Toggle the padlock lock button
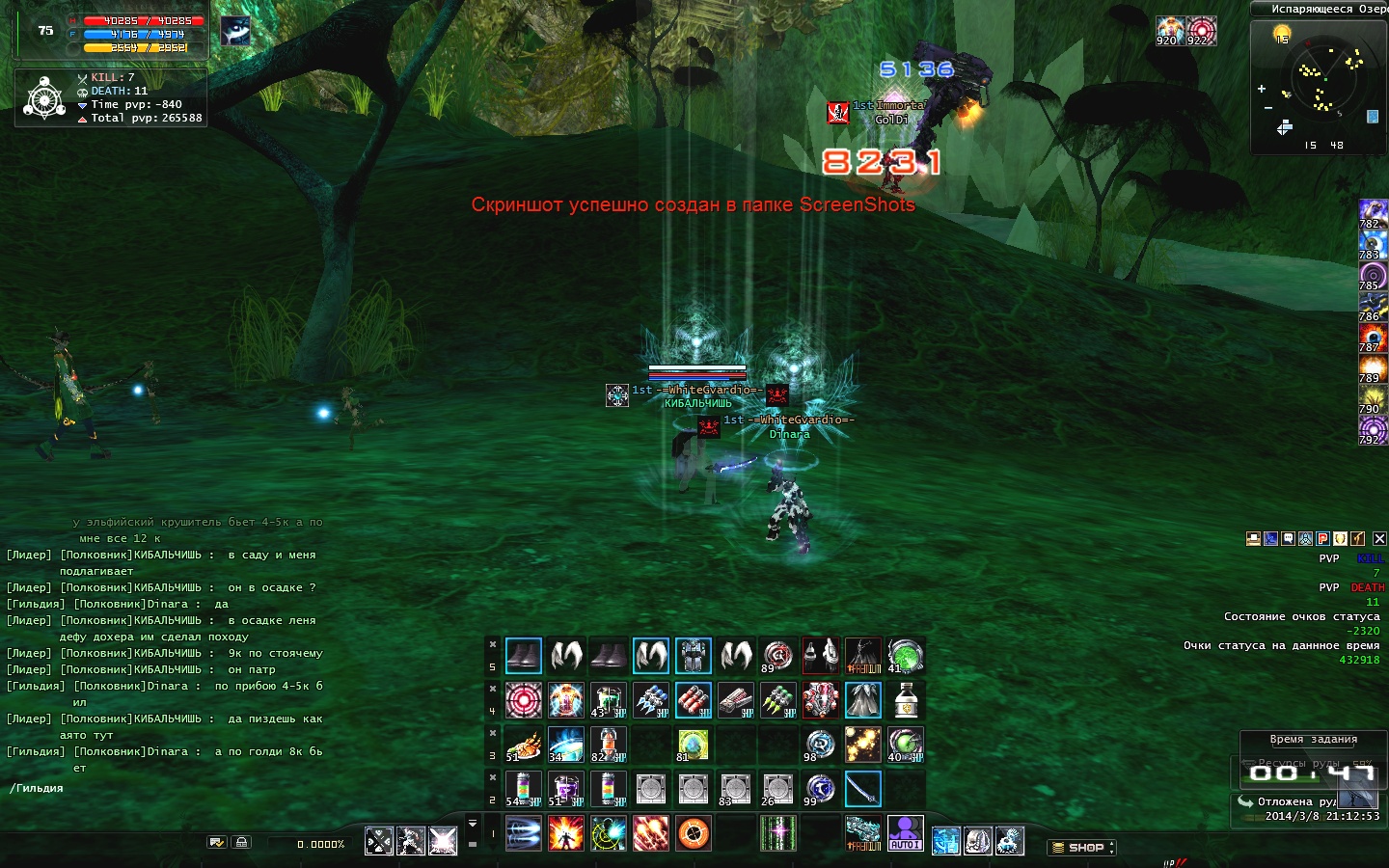 point(242,842)
